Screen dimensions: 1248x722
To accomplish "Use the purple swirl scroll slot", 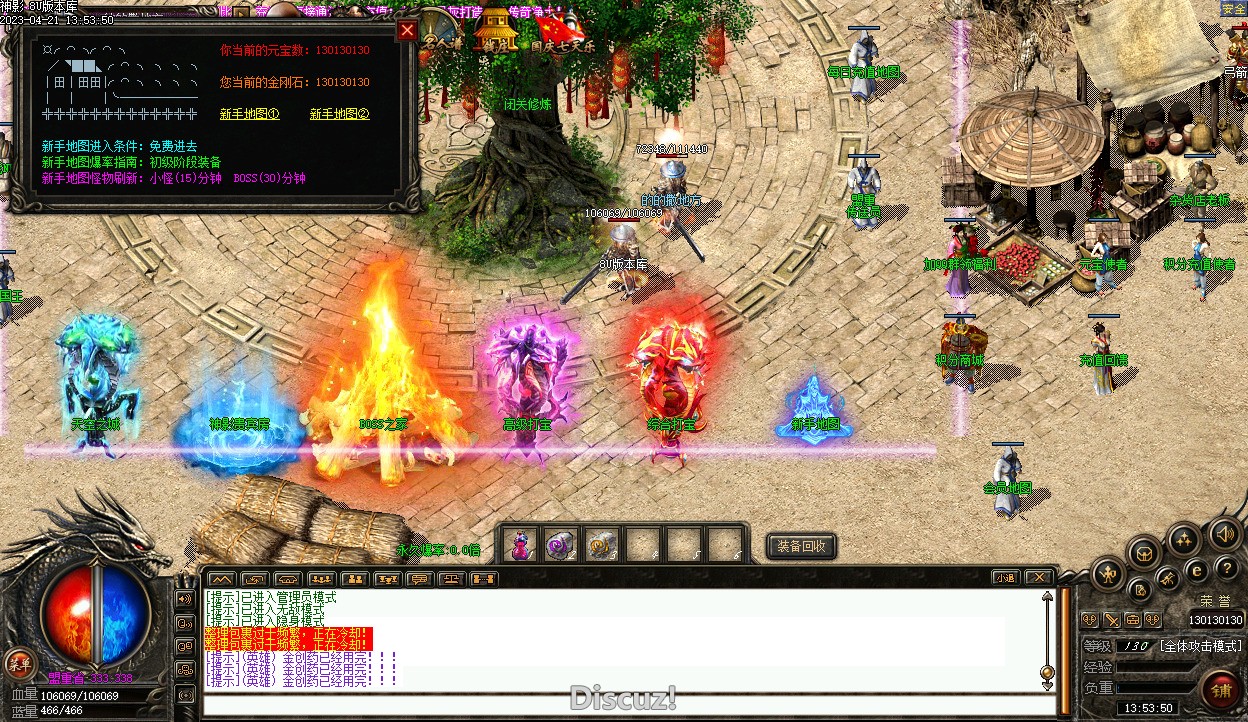I will coord(561,545).
